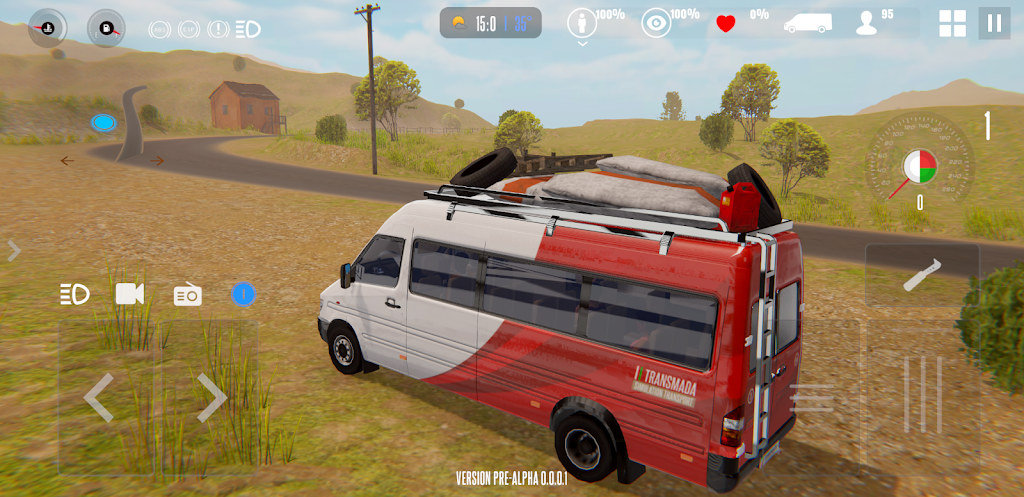Tap the blue minimap waypoint marker
1024x497 pixels.
coord(102,123)
